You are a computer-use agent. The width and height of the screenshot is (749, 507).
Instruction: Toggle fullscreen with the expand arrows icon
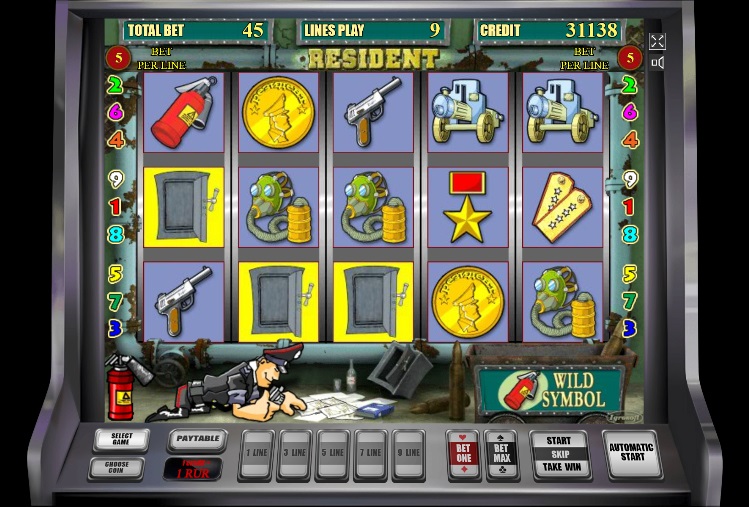tap(657, 41)
